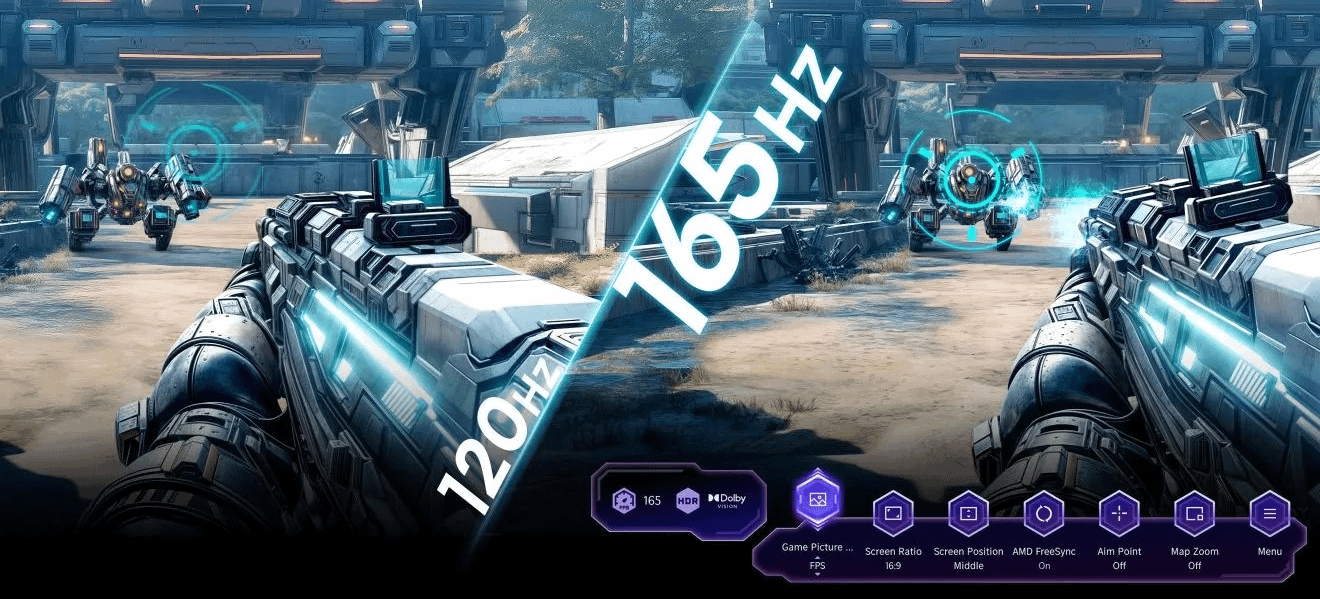Toggle AMD FreeSync in the game bar
The width and height of the screenshot is (1320, 599).
pyautogui.click(x=1044, y=515)
